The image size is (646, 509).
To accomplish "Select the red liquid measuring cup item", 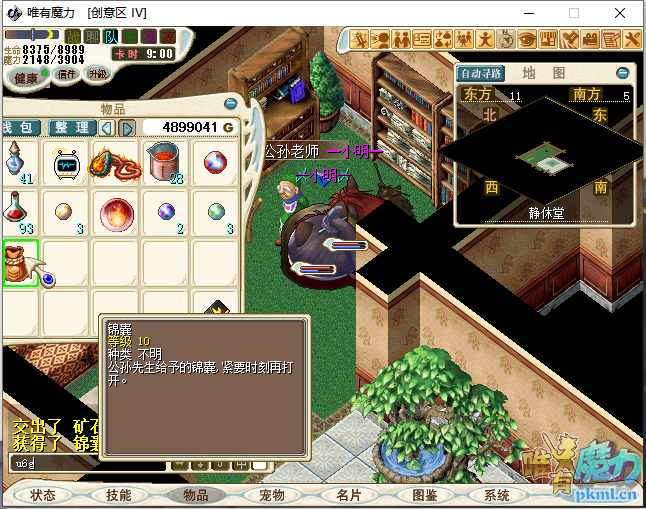I will pyautogui.click(x=163, y=162).
